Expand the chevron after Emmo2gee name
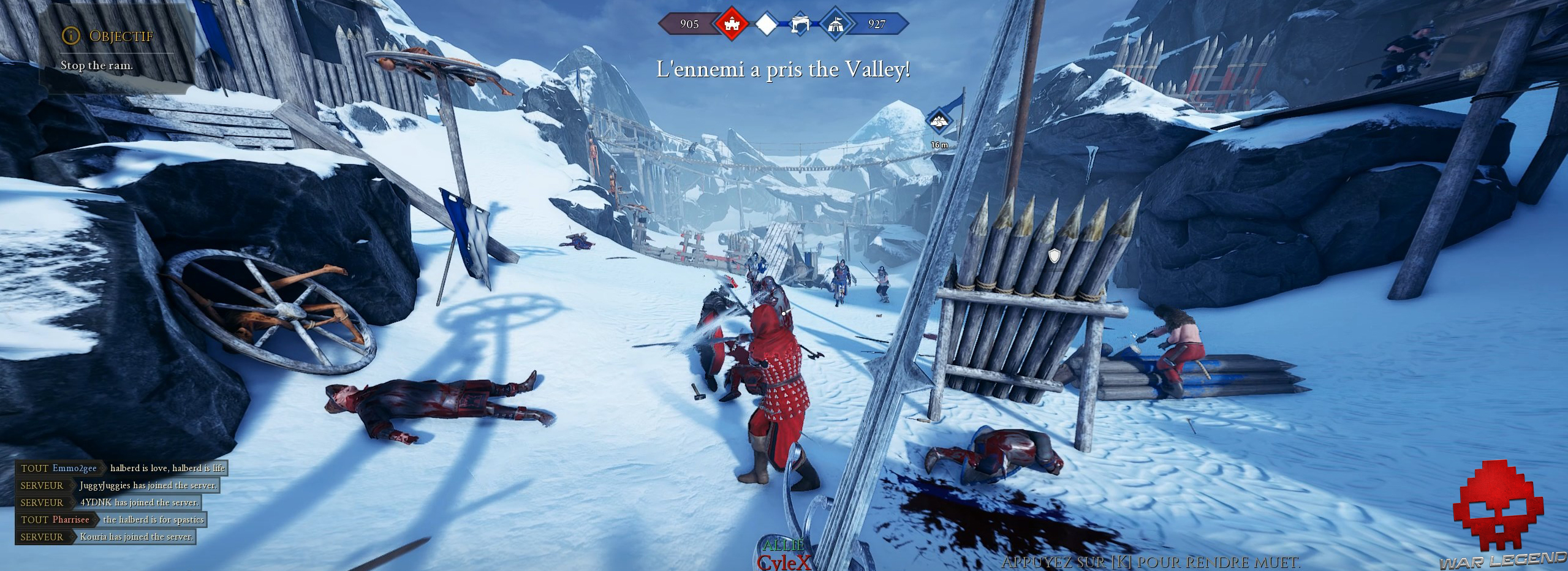 point(103,469)
